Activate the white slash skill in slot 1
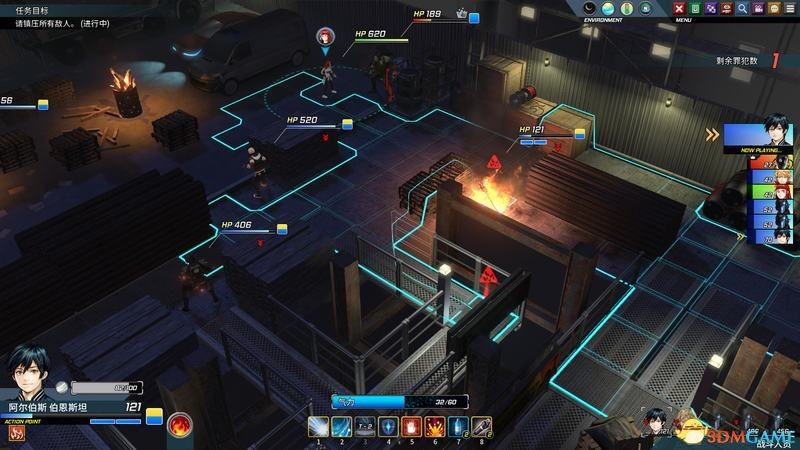 (318, 427)
